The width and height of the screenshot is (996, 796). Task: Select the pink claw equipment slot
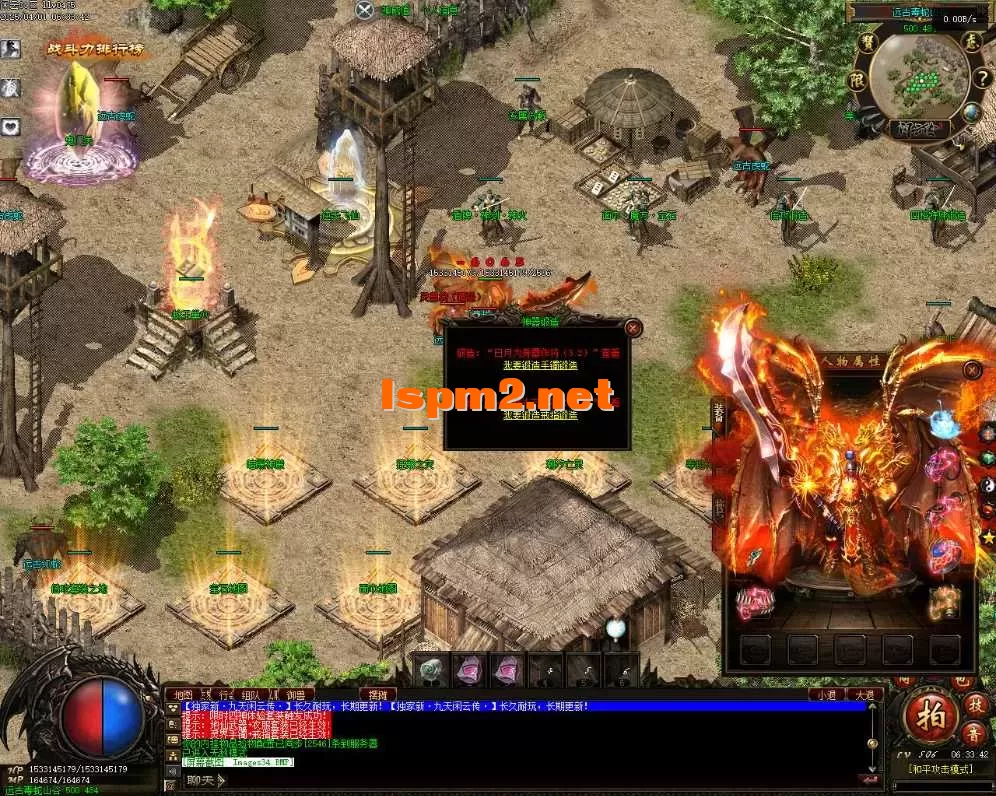(x=754, y=601)
